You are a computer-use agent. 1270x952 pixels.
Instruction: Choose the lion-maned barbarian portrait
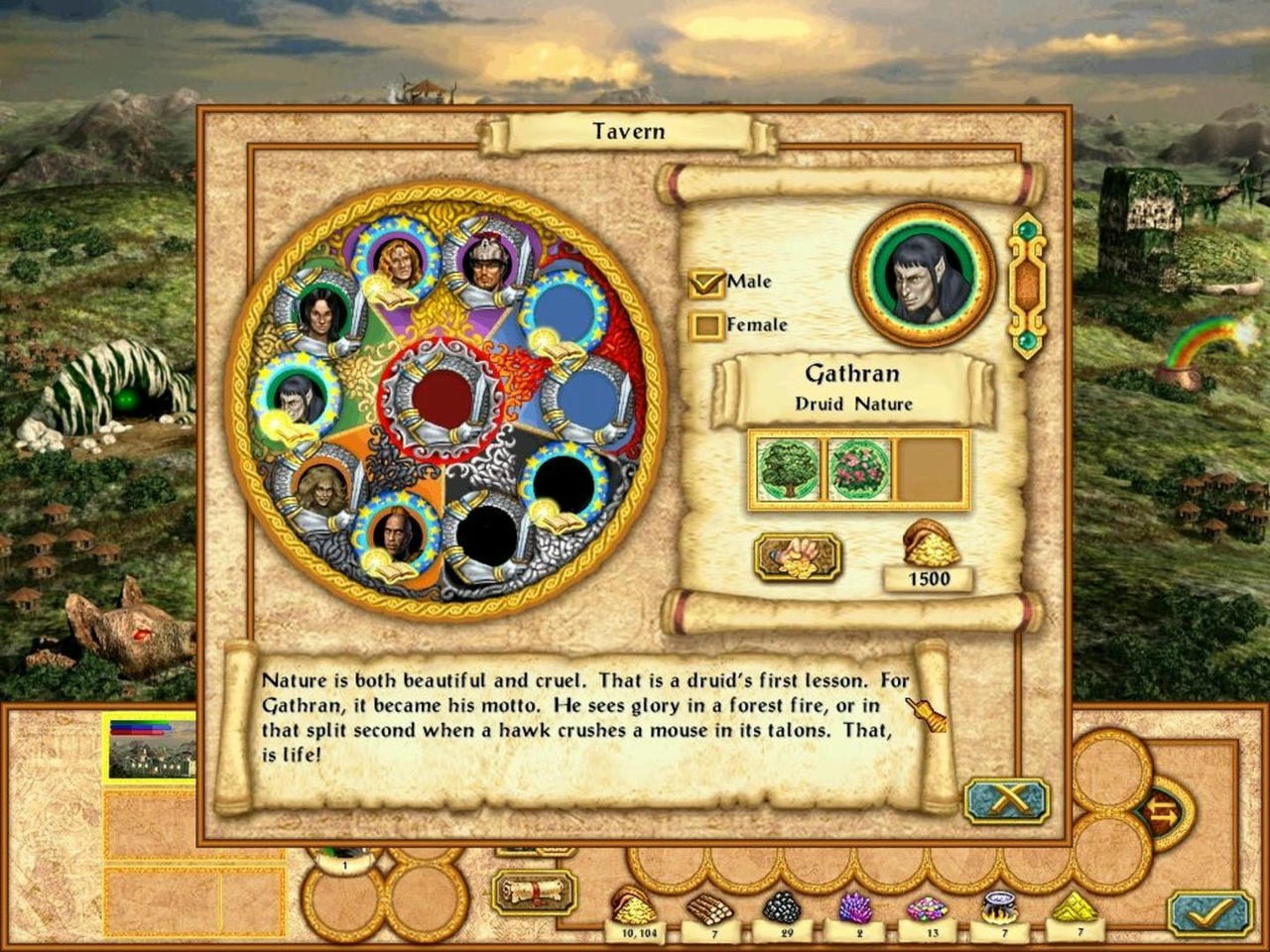(319, 486)
